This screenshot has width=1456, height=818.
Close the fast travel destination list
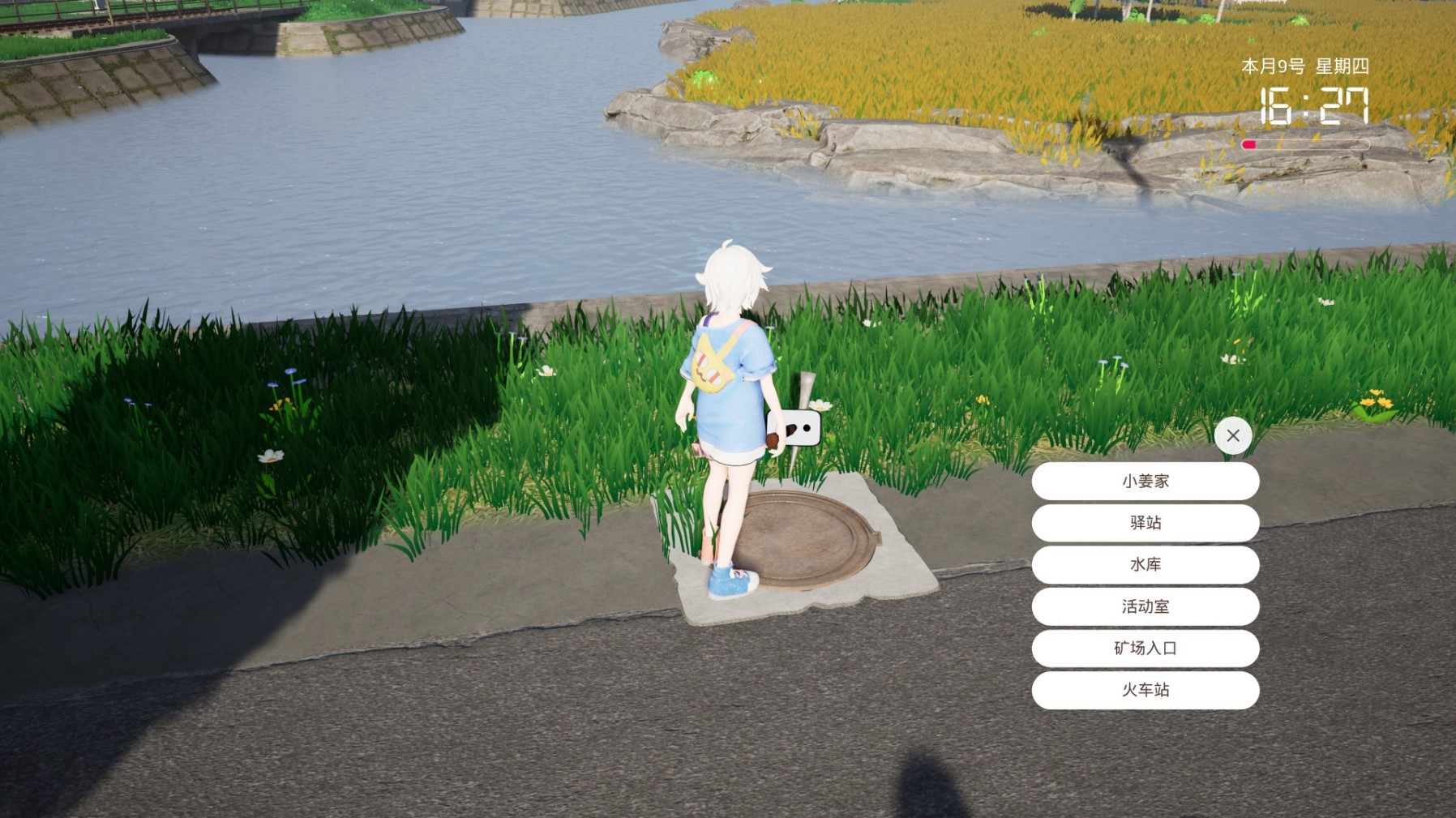pyautogui.click(x=1233, y=435)
